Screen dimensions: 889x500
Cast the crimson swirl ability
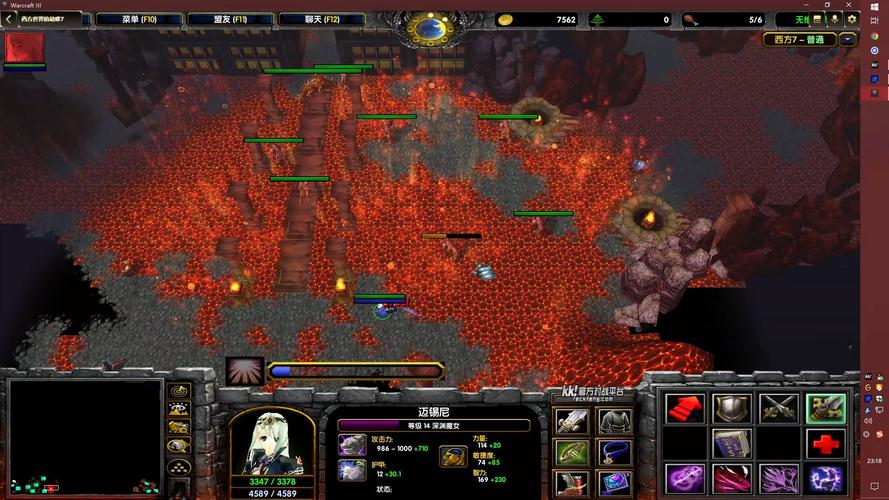pyautogui.click(x=731, y=478)
